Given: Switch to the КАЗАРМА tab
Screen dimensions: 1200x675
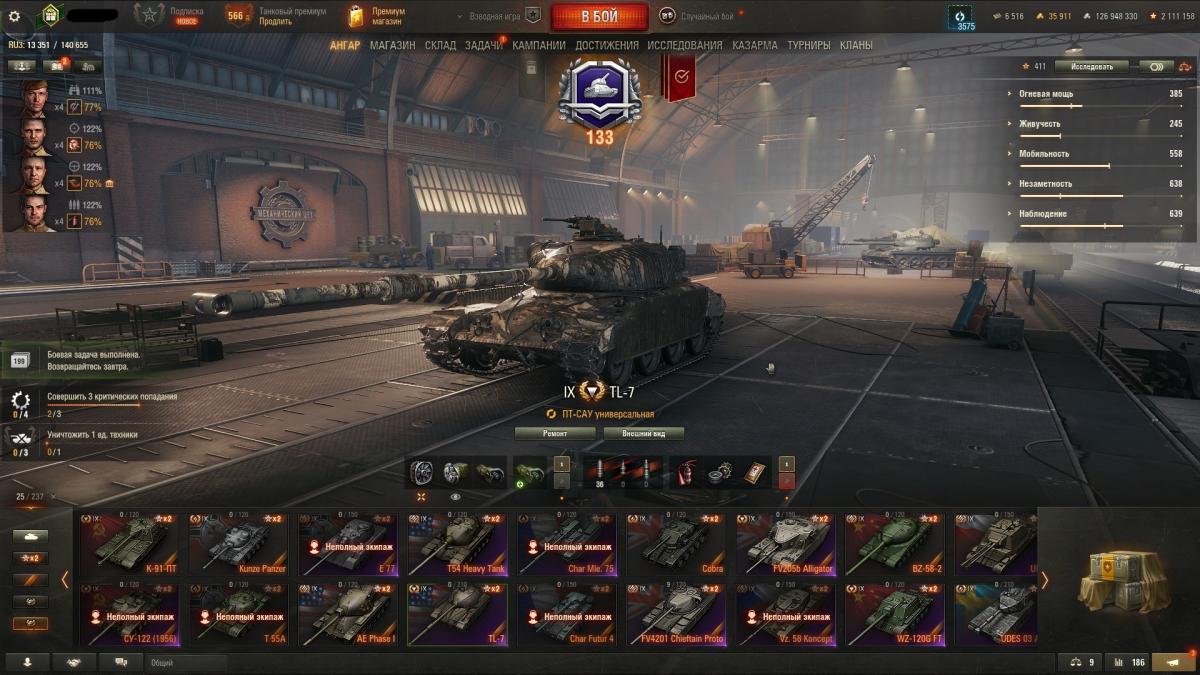Looking at the screenshot, I should pyautogui.click(x=754, y=45).
